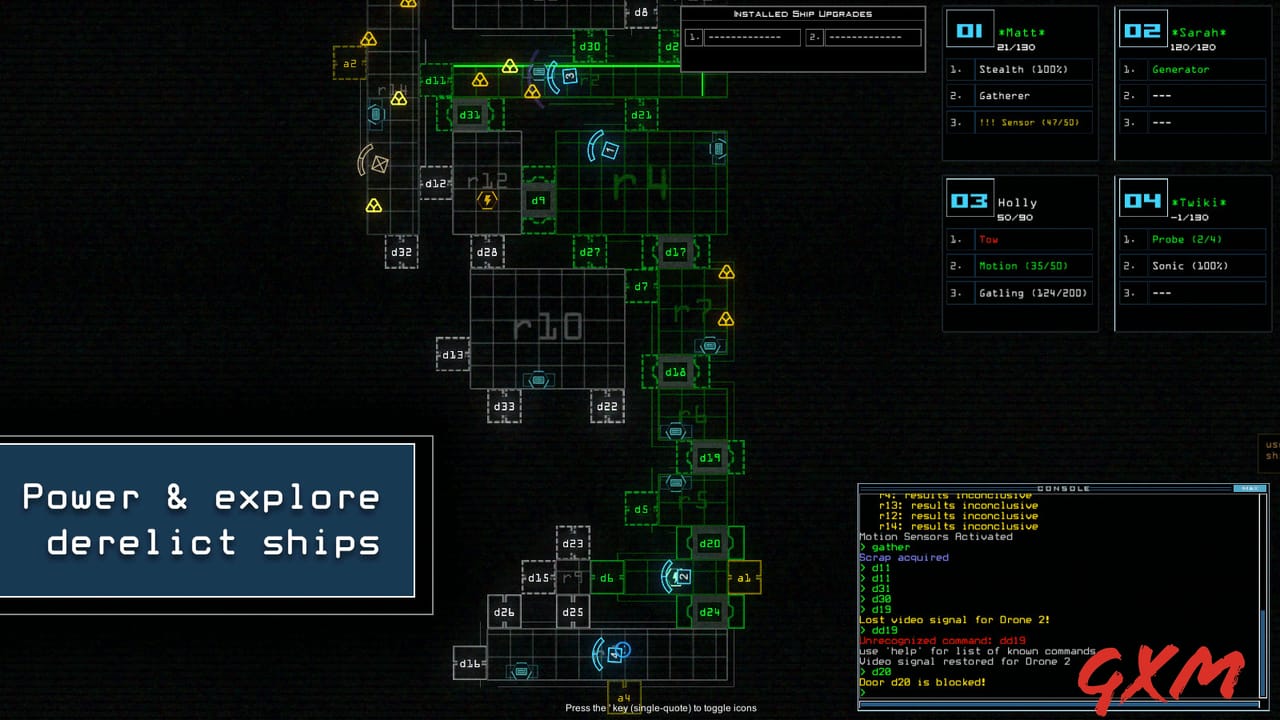The height and width of the screenshot is (720, 1280).
Task: Open slot 1 of Installed Ship Upgrades
Action: [x=751, y=37]
